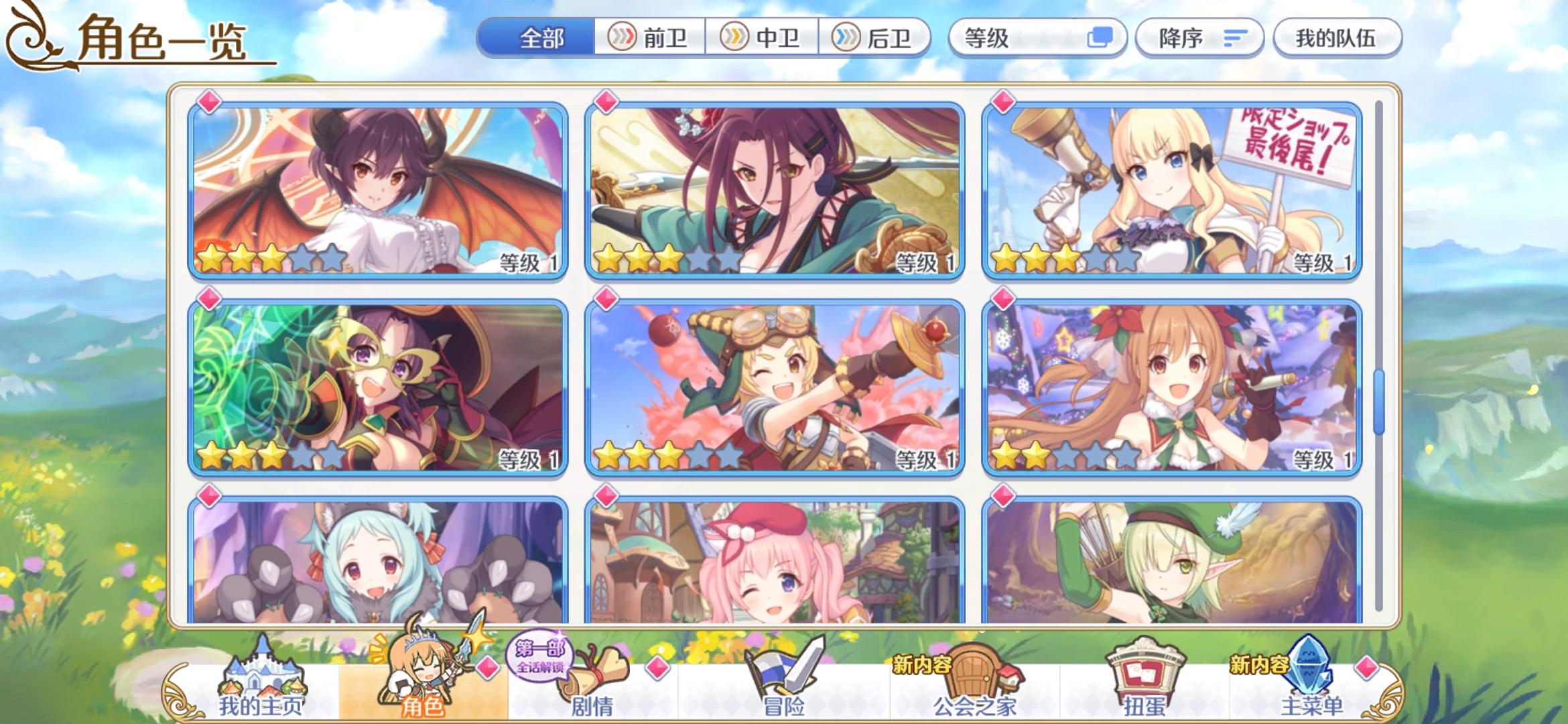The width and height of the screenshot is (1568, 724).
Task: Click the copy icon in the 等级 selector
Action: (1103, 38)
